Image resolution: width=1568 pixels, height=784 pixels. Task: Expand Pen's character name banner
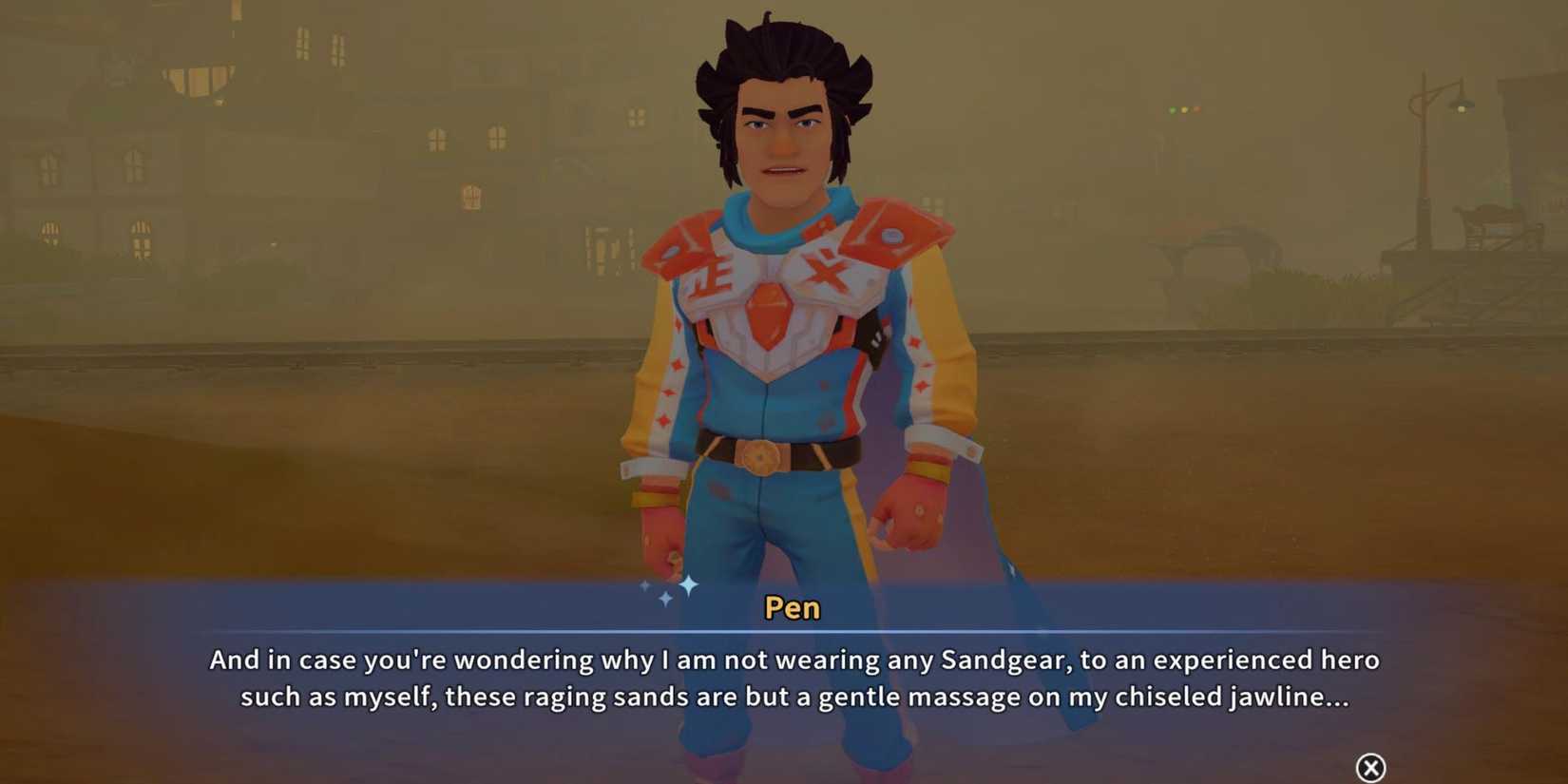(792, 608)
